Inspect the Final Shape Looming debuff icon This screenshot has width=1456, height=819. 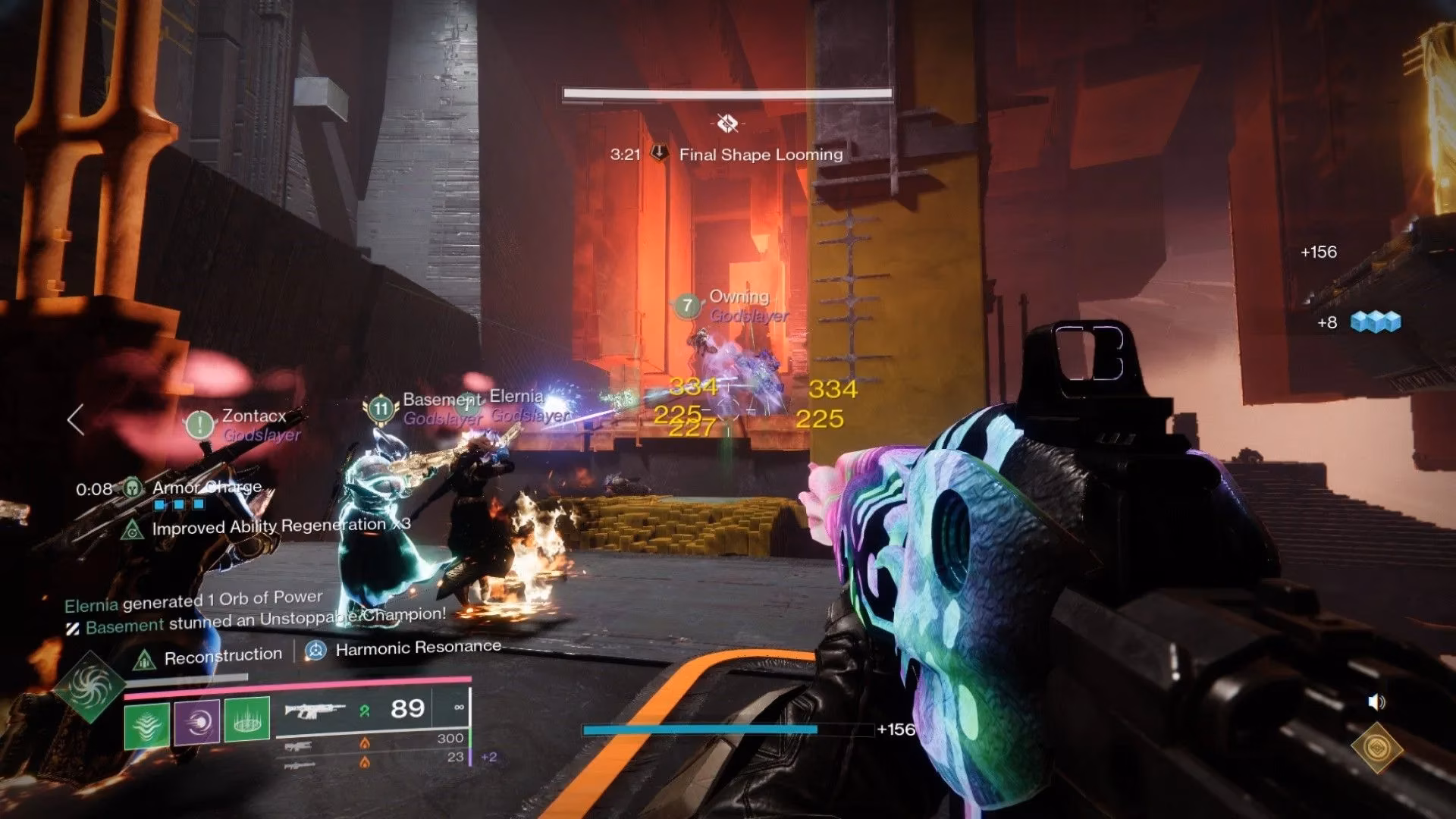click(x=660, y=153)
